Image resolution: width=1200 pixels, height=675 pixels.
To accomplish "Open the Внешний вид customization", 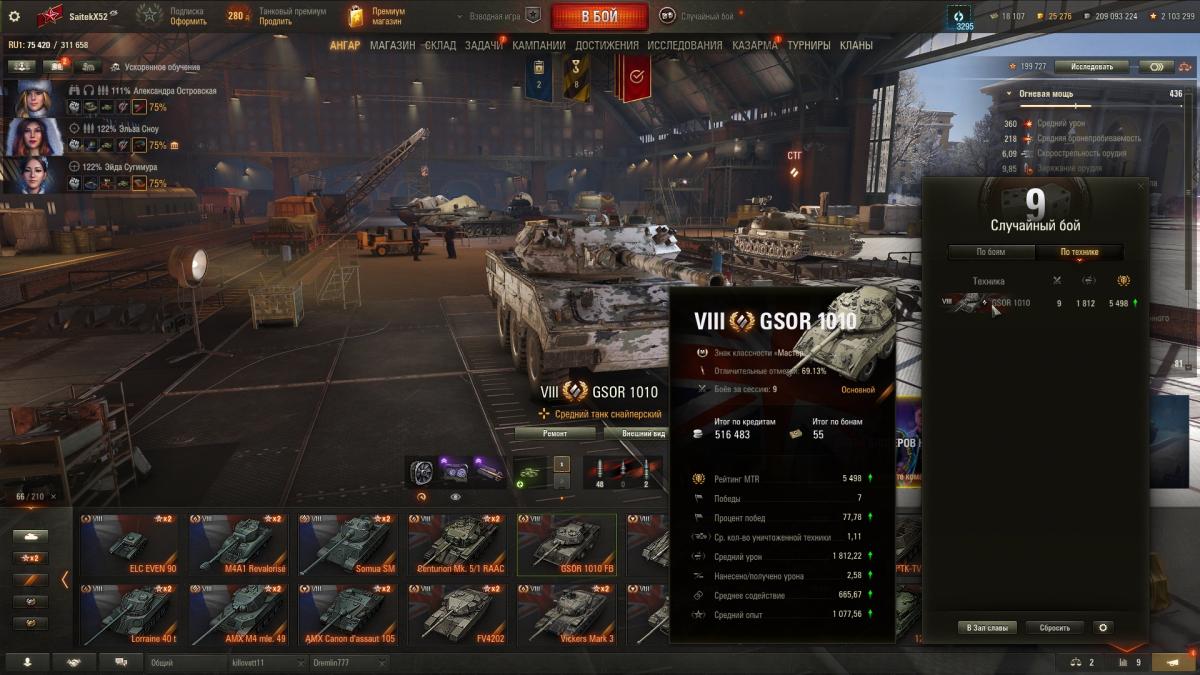I will (643, 434).
